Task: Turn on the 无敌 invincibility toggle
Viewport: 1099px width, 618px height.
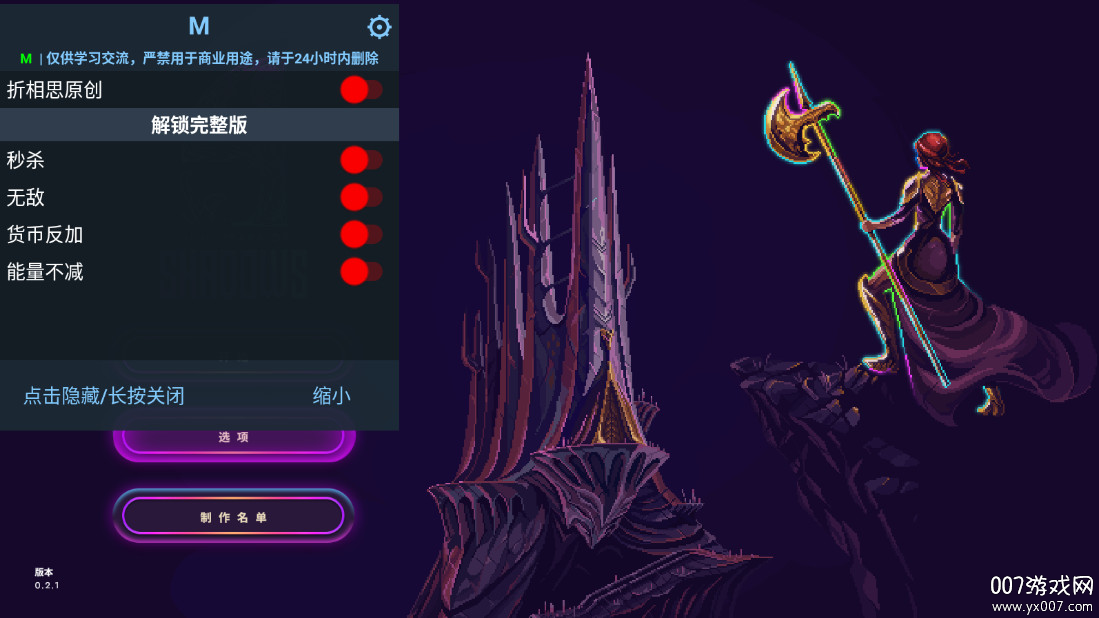Action: pos(360,197)
